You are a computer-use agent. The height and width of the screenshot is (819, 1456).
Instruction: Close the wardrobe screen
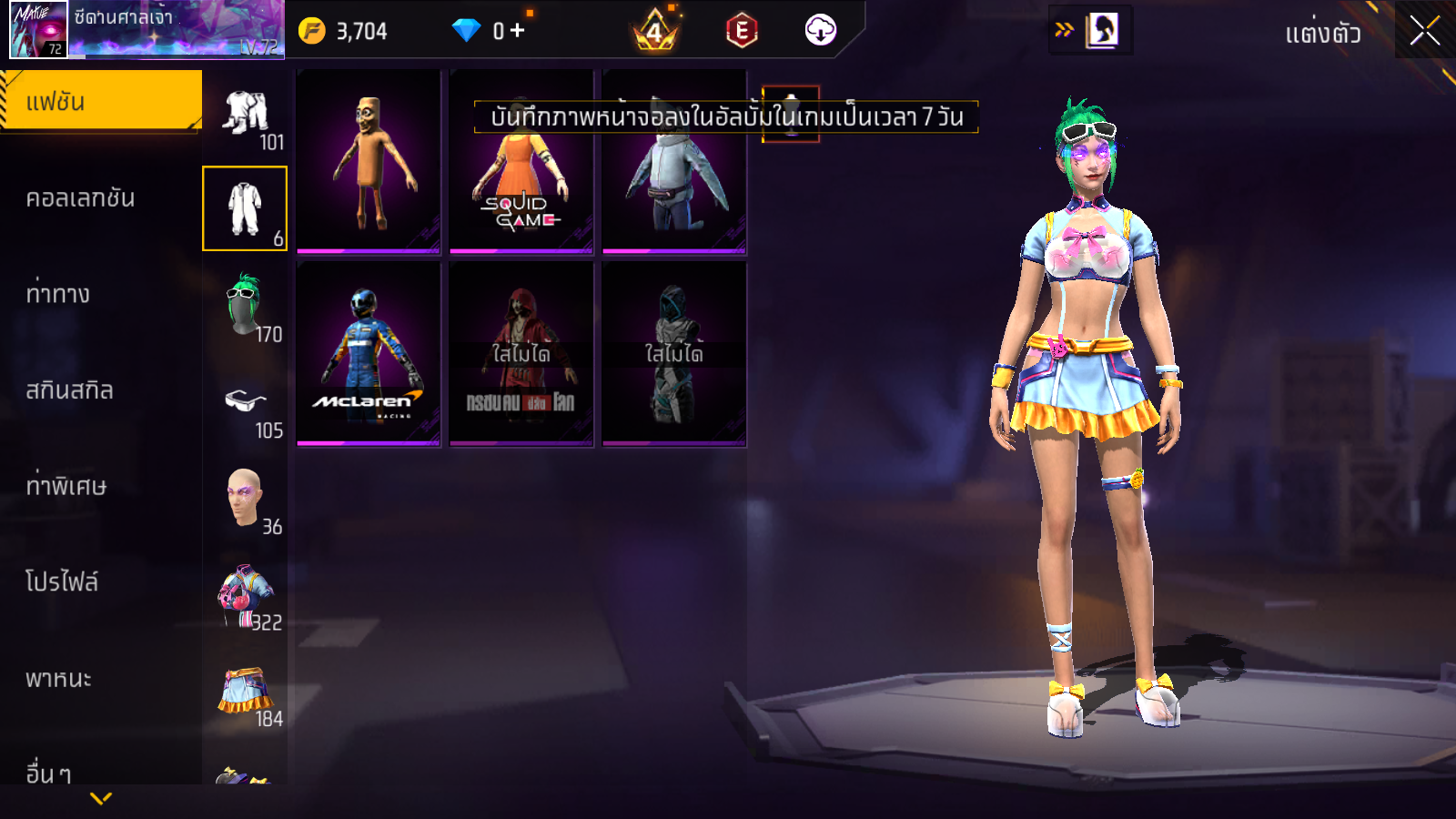coord(1424,31)
